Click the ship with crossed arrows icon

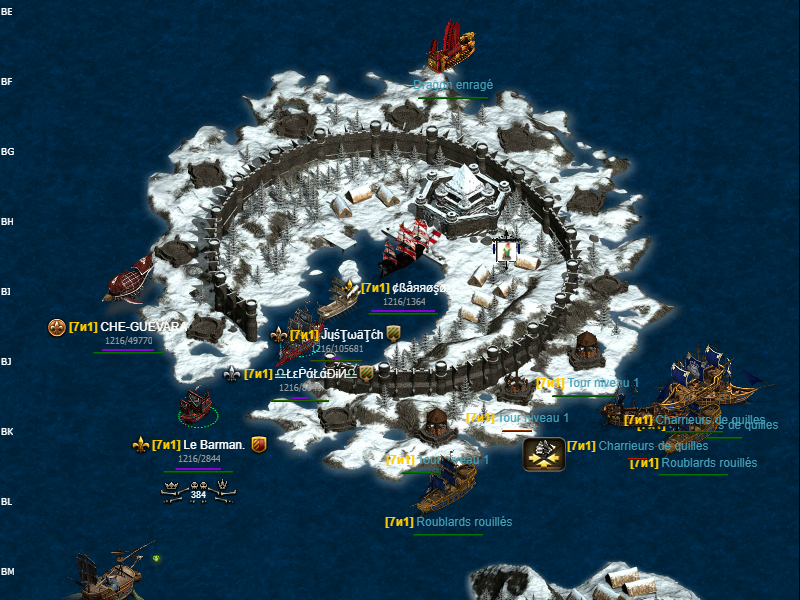coord(543,454)
